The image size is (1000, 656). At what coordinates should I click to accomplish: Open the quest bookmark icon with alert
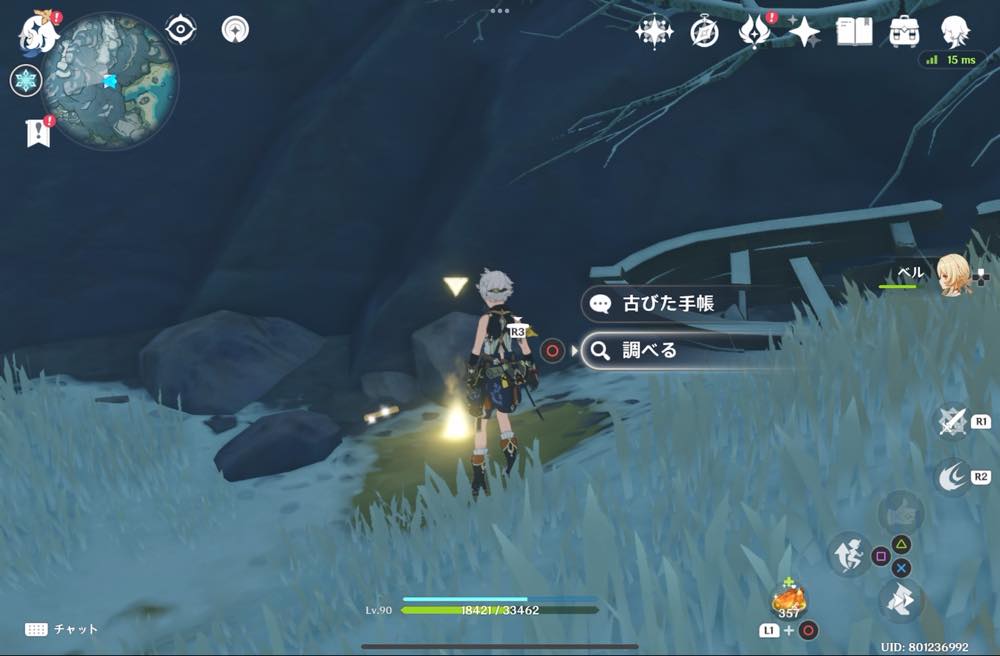coord(38,133)
